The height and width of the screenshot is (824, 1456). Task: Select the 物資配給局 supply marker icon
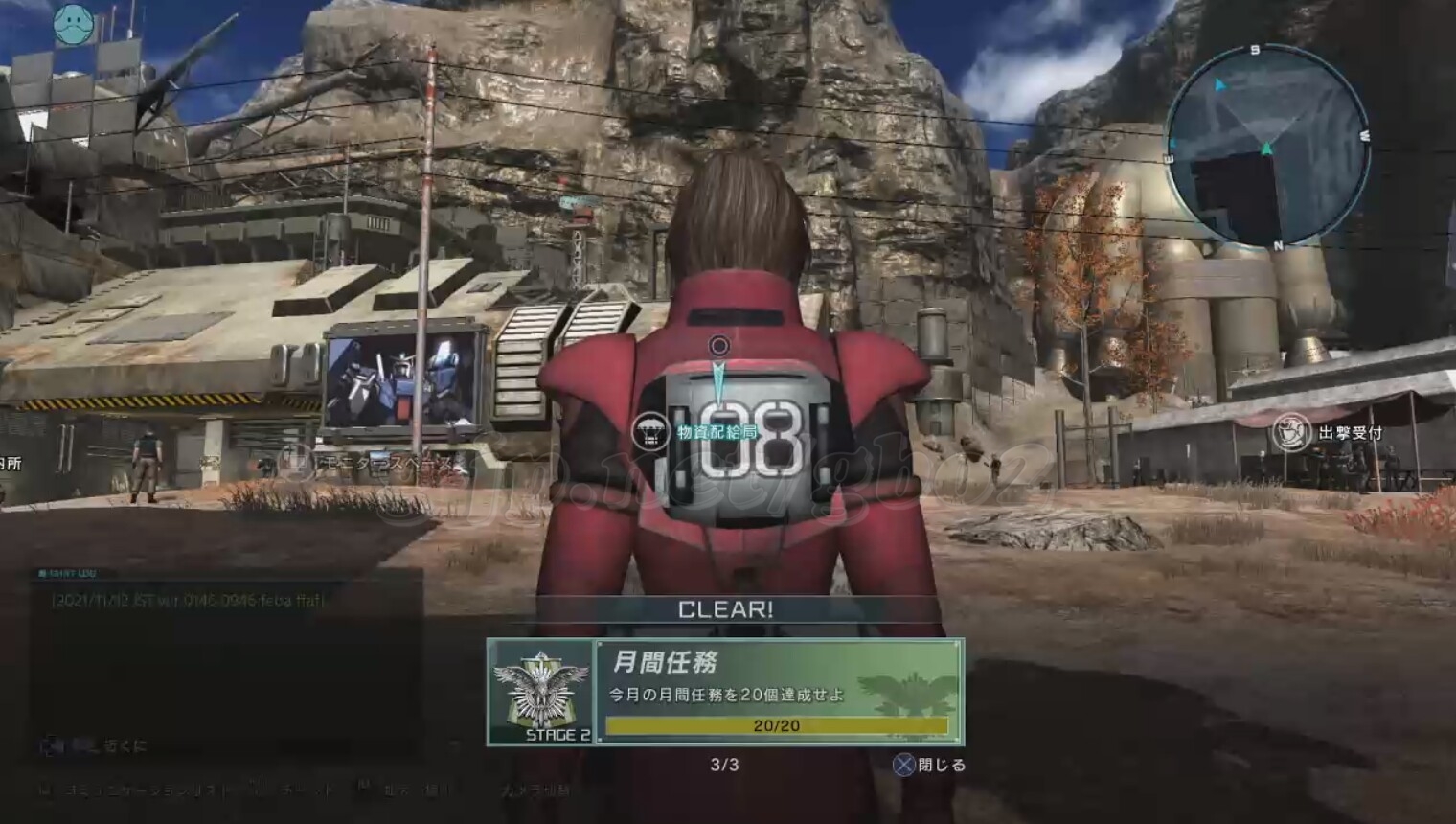click(x=650, y=433)
